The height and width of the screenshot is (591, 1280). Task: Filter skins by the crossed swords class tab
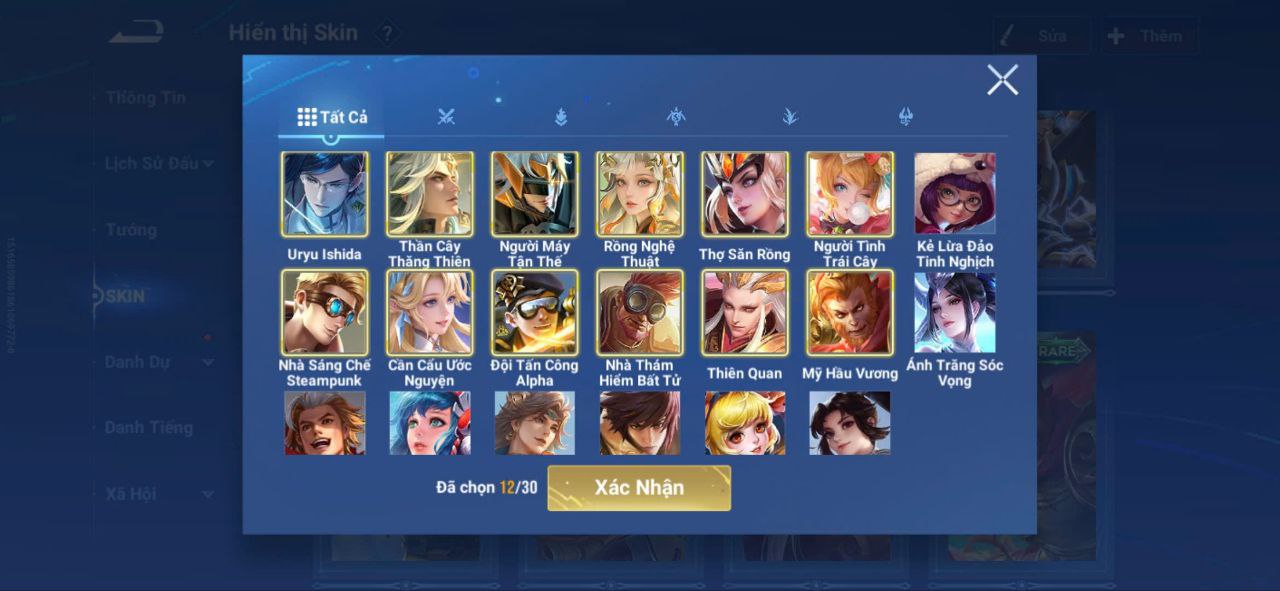(x=446, y=117)
